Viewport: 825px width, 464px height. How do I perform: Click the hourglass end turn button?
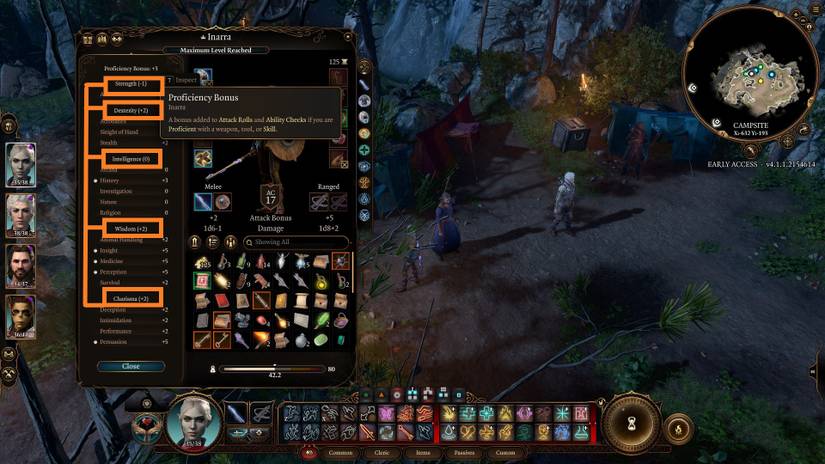tap(633, 425)
